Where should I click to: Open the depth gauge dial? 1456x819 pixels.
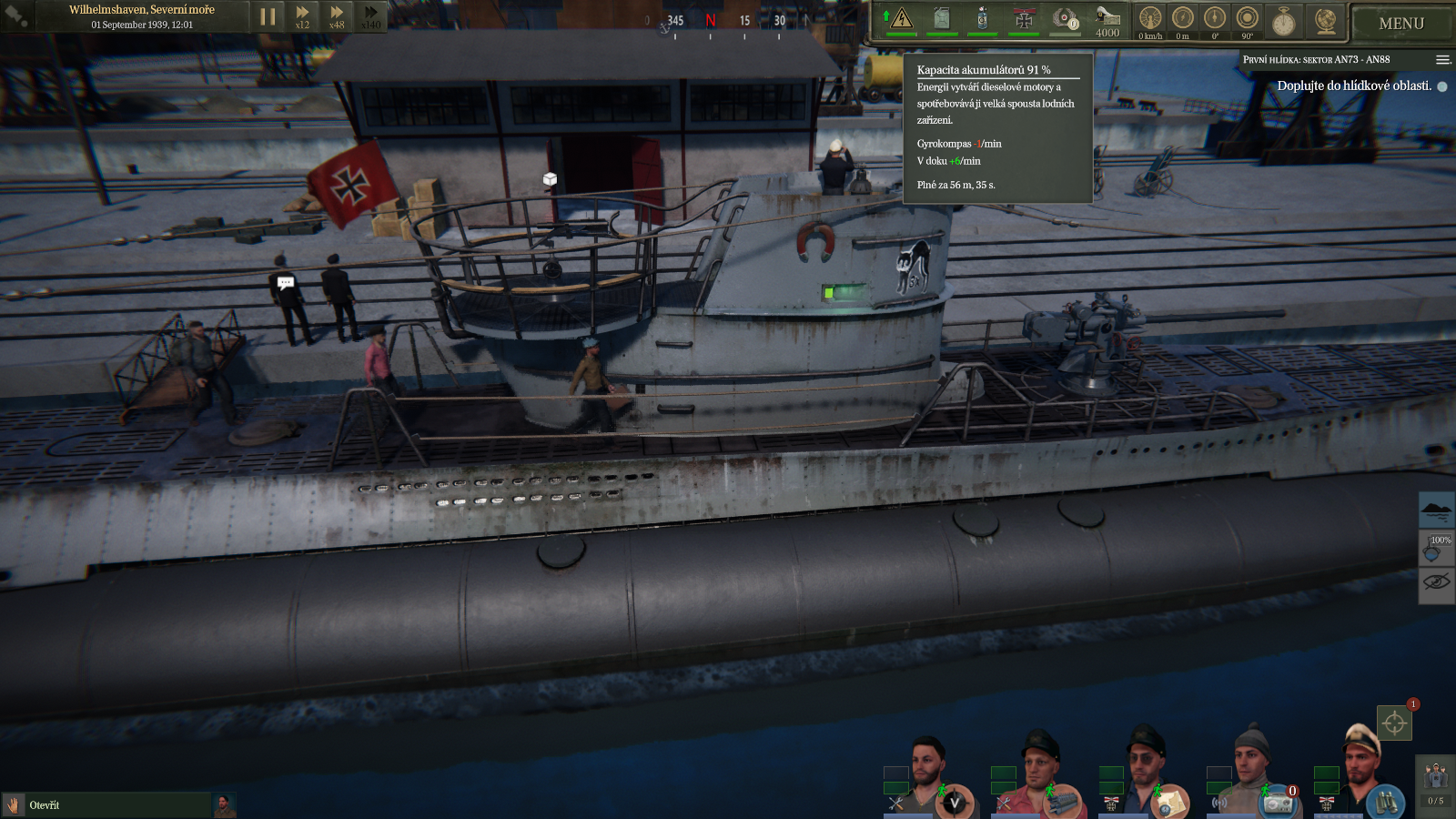click(1182, 19)
